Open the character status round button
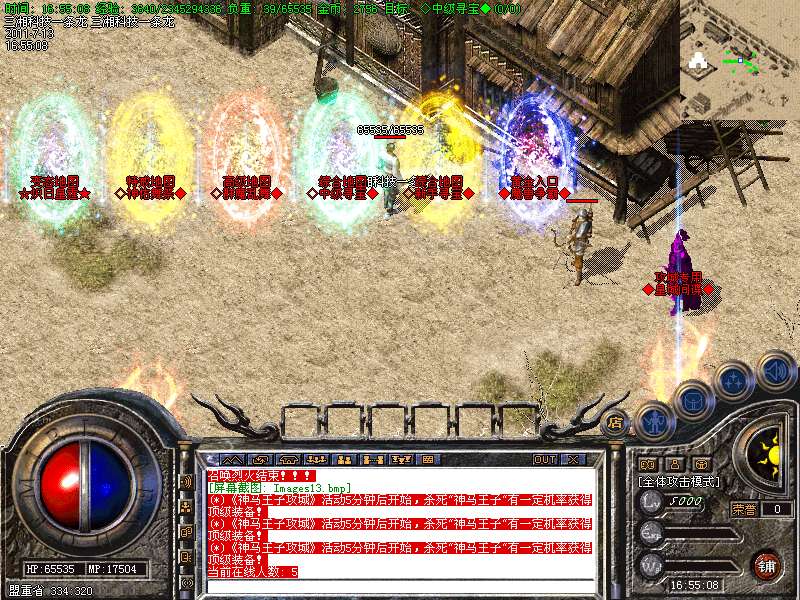800x600 pixels. click(654, 420)
